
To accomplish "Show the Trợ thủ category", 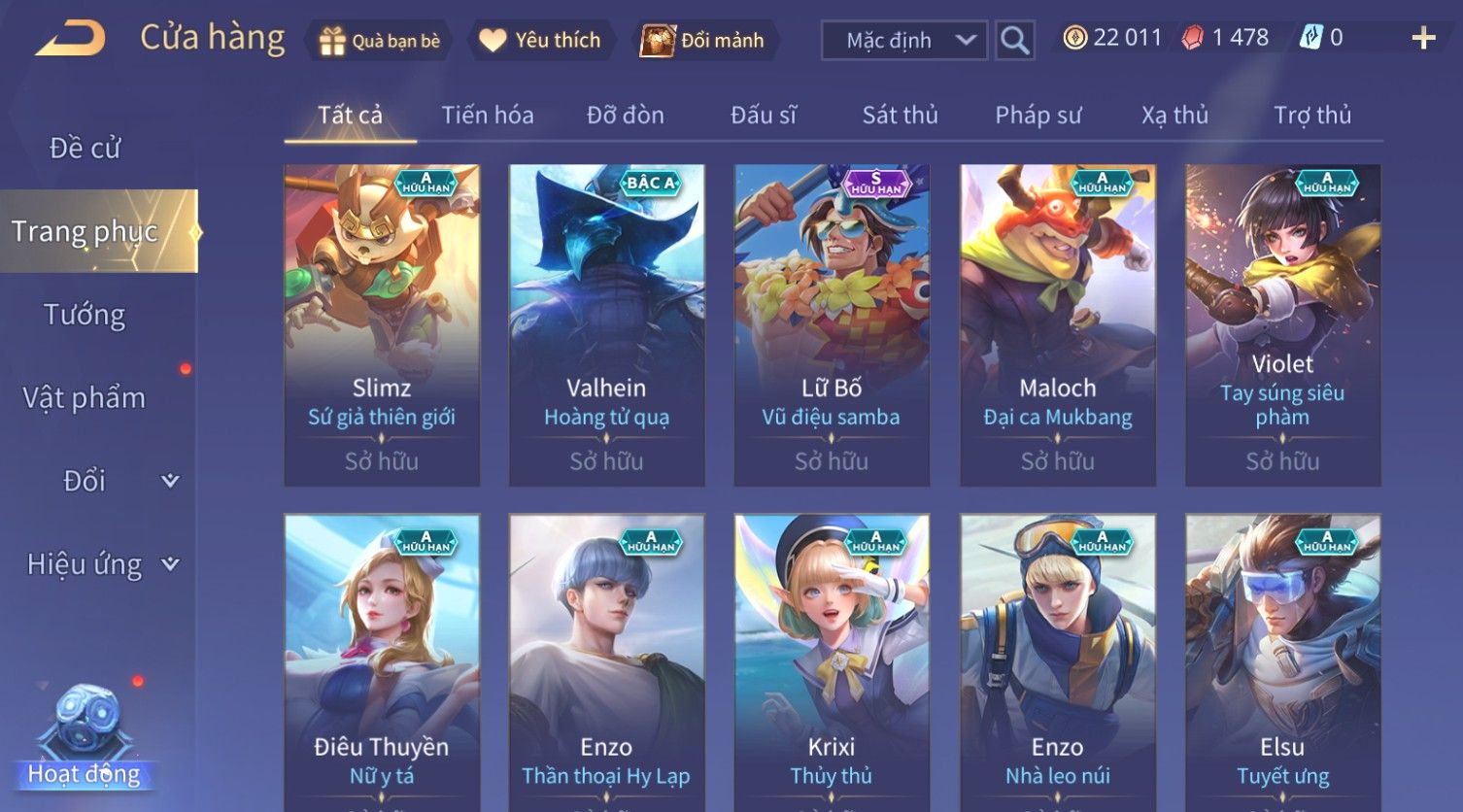I will point(1311,116).
